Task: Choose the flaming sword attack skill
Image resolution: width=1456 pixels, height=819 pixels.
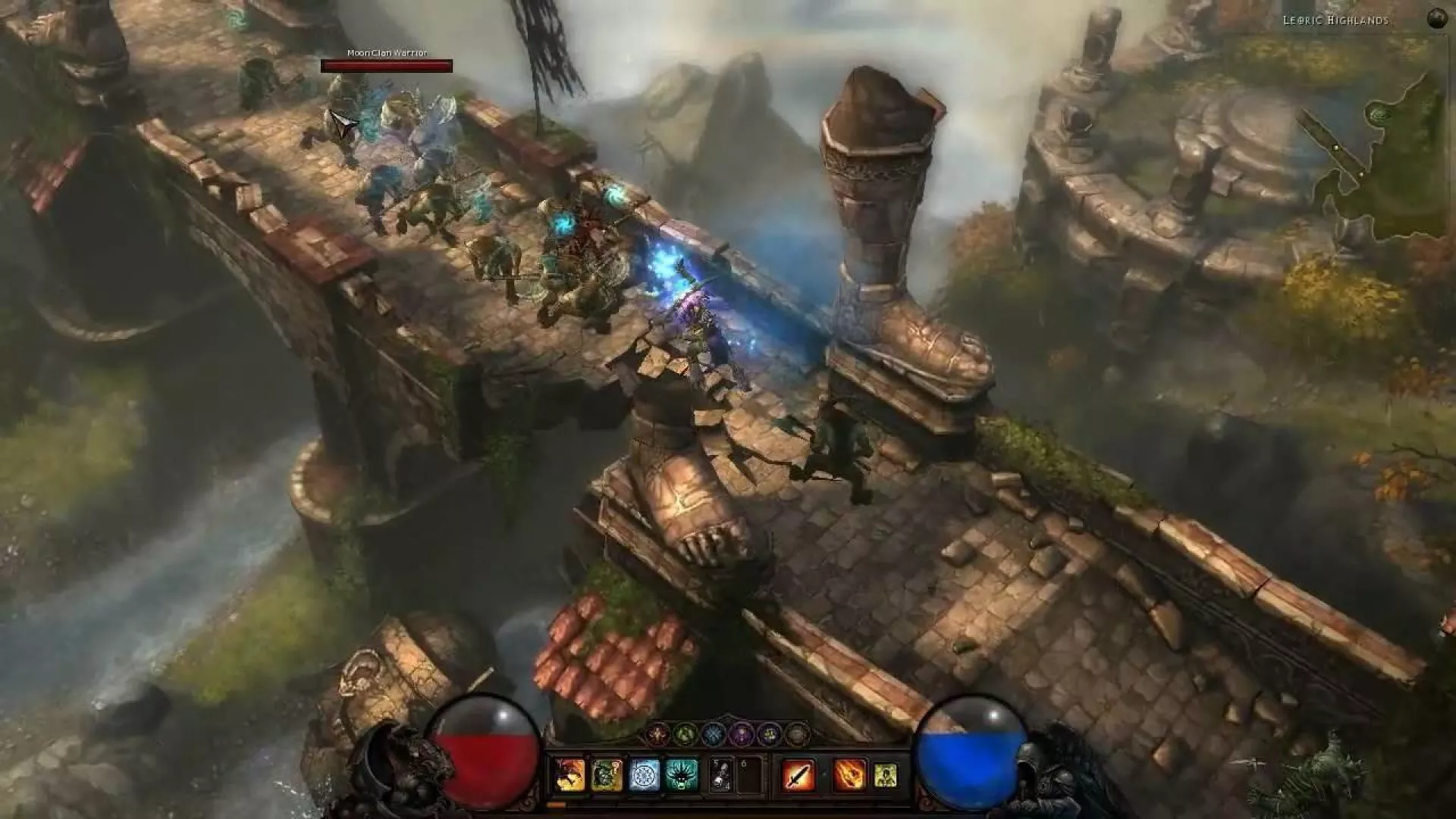Action: (x=798, y=775)
